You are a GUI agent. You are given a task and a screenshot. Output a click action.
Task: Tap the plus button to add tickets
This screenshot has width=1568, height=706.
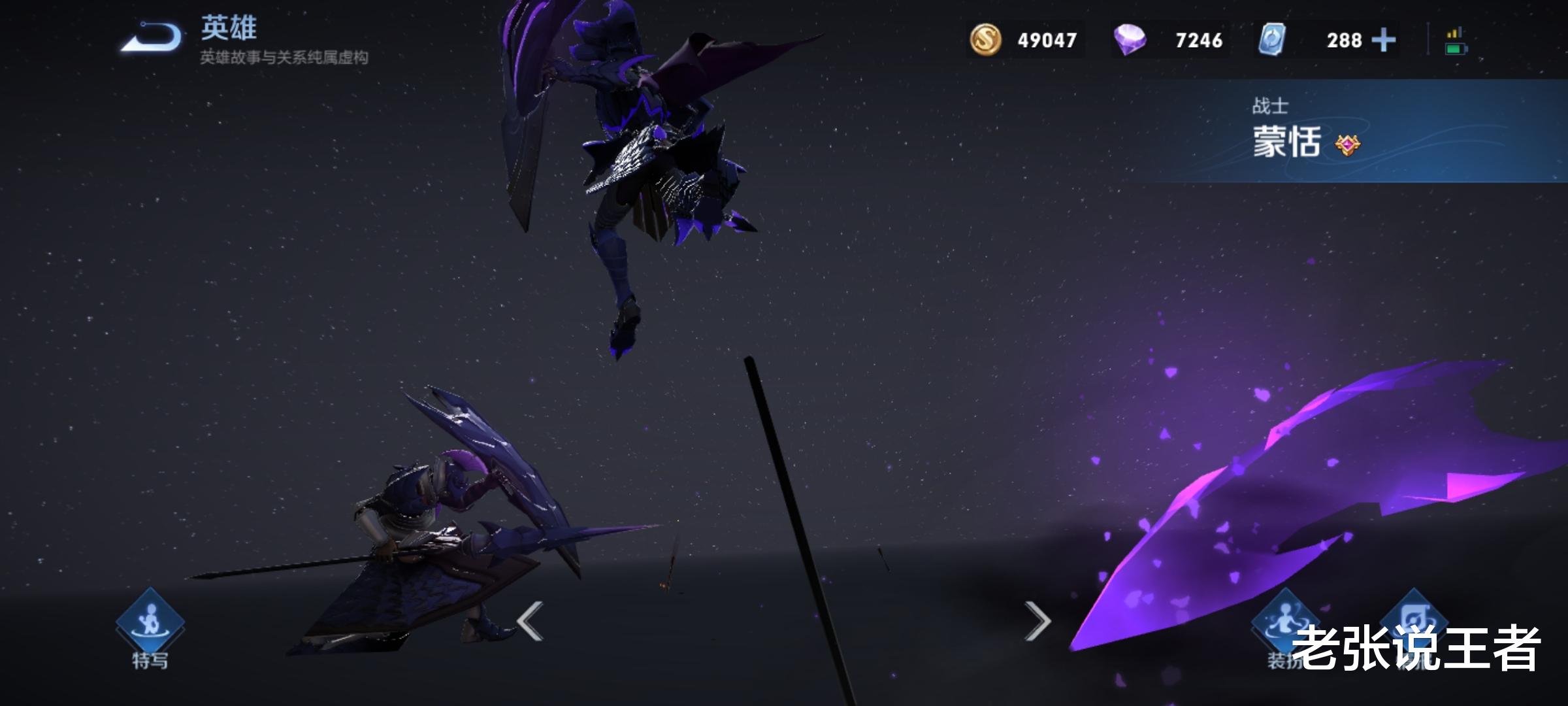coord(1383,41)
